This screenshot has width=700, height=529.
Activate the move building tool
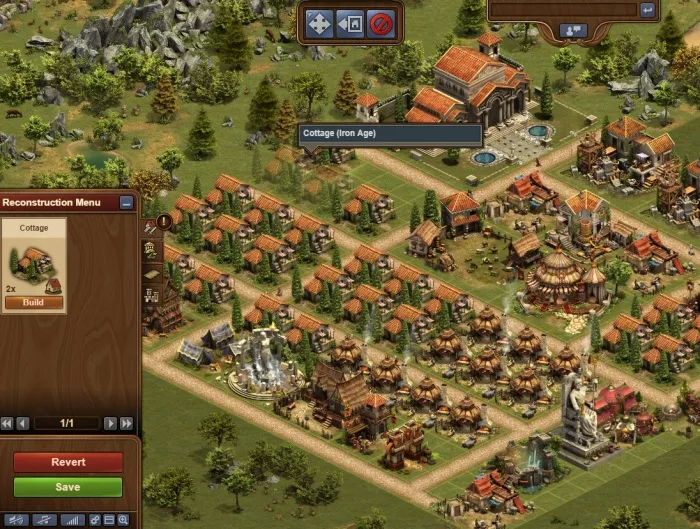coord(319,23)
